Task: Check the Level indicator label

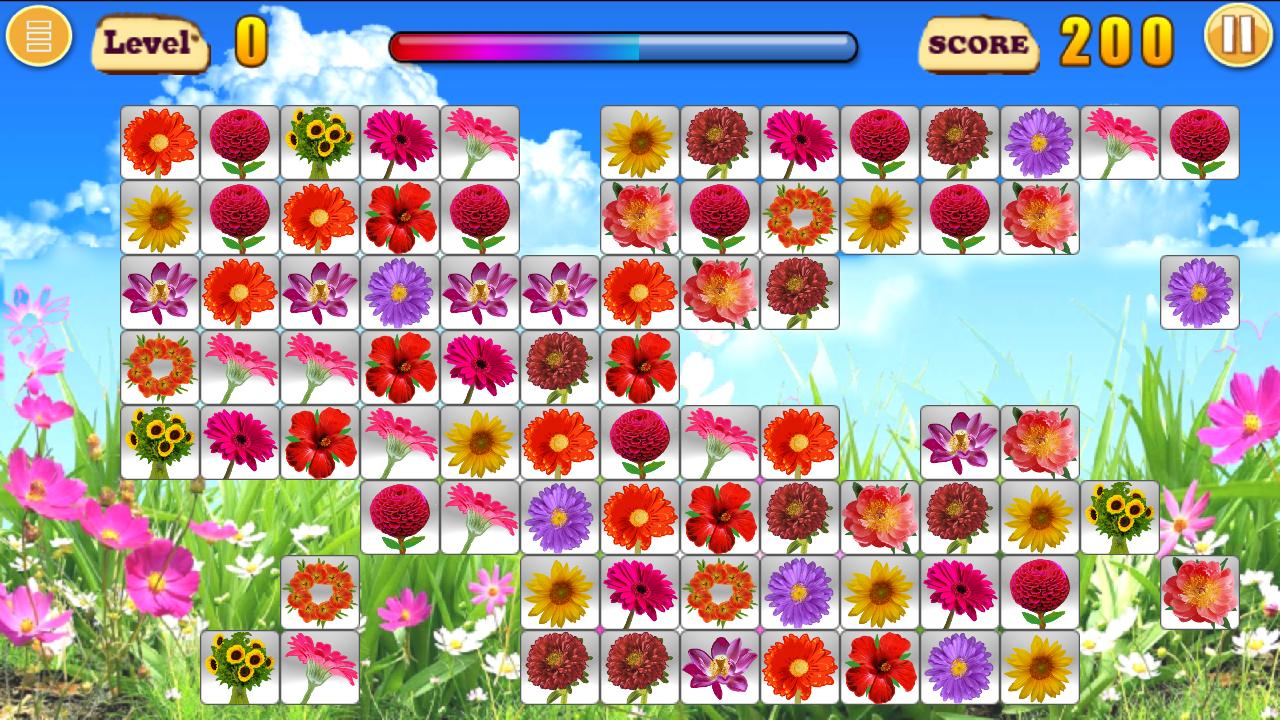Action: [150, 43]
